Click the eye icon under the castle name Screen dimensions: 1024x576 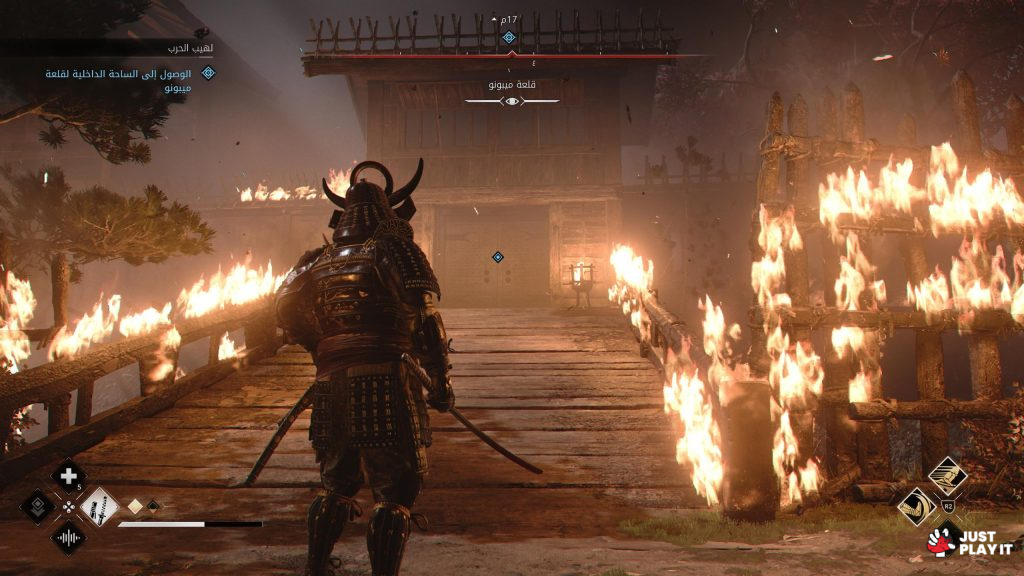511,102
